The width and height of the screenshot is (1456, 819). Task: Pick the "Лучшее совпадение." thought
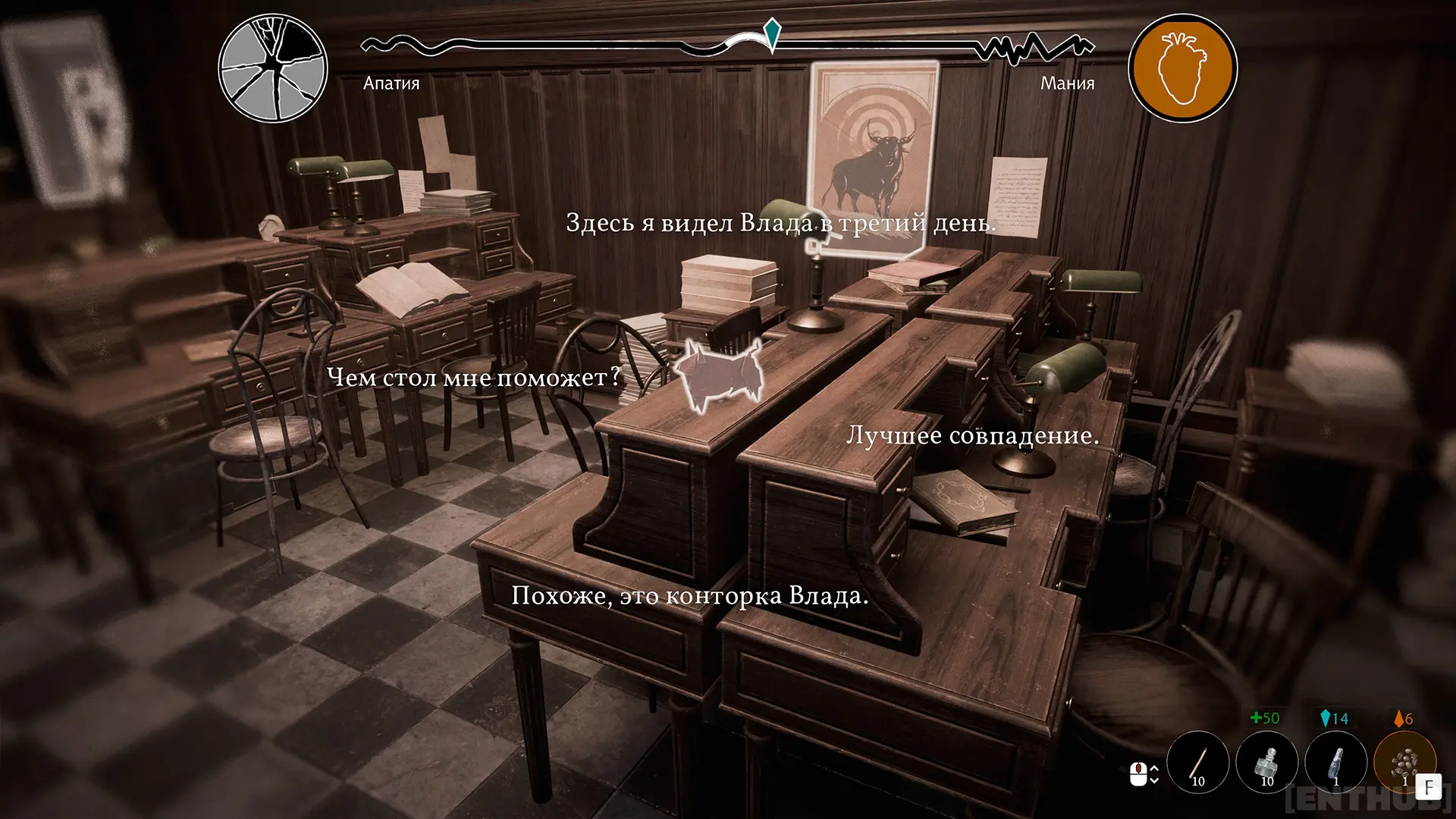click(x=972, y=435)
